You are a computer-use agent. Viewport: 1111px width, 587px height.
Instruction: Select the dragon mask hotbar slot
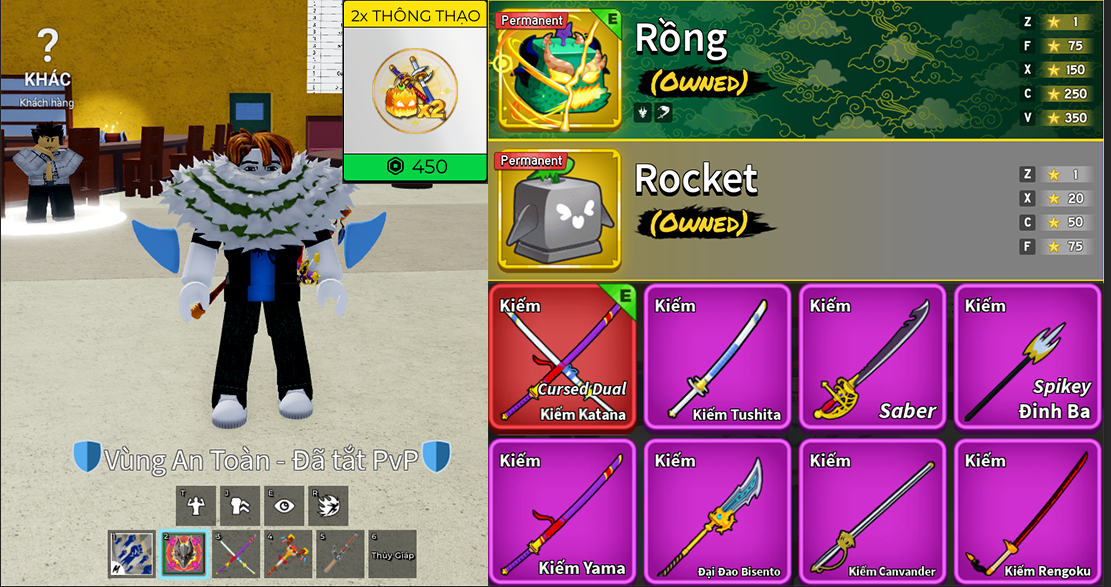point(184,554)
